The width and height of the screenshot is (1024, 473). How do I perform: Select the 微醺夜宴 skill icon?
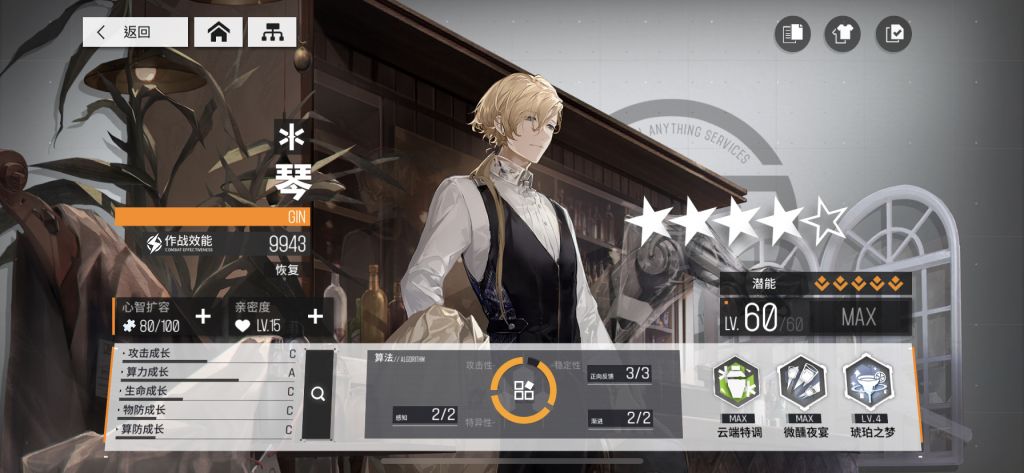pos(801,382)
